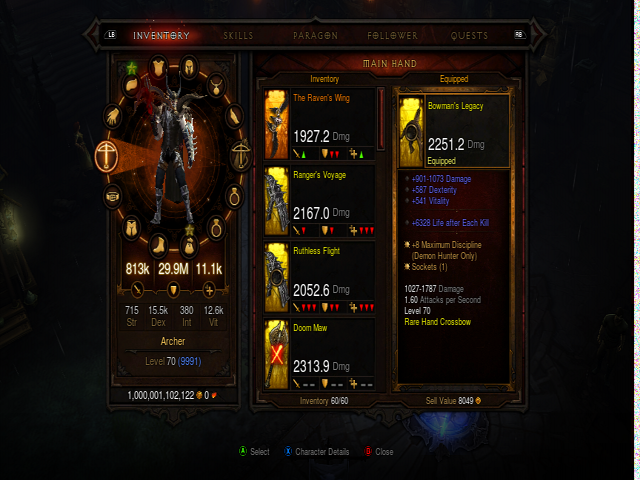The image size is (640, 480).
Task: Select the off-hand bow slot
Action: (240, 154)
